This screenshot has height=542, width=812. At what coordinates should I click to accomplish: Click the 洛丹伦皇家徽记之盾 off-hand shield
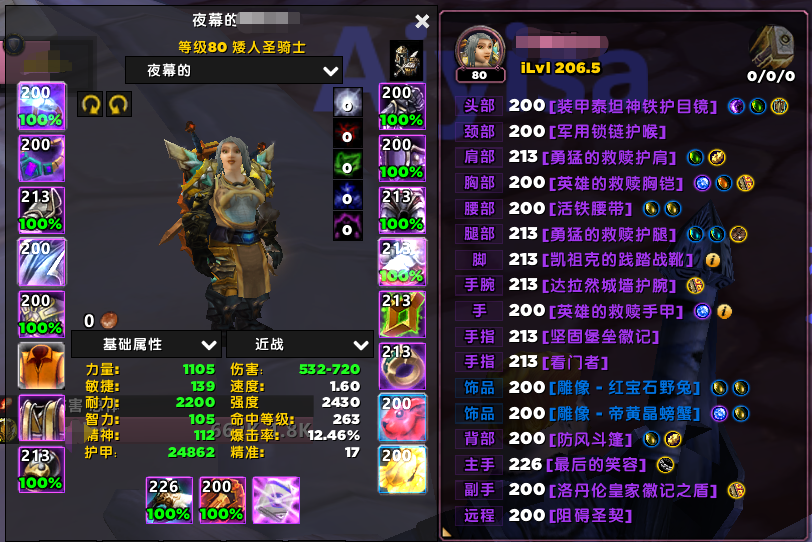coord(636,489)
